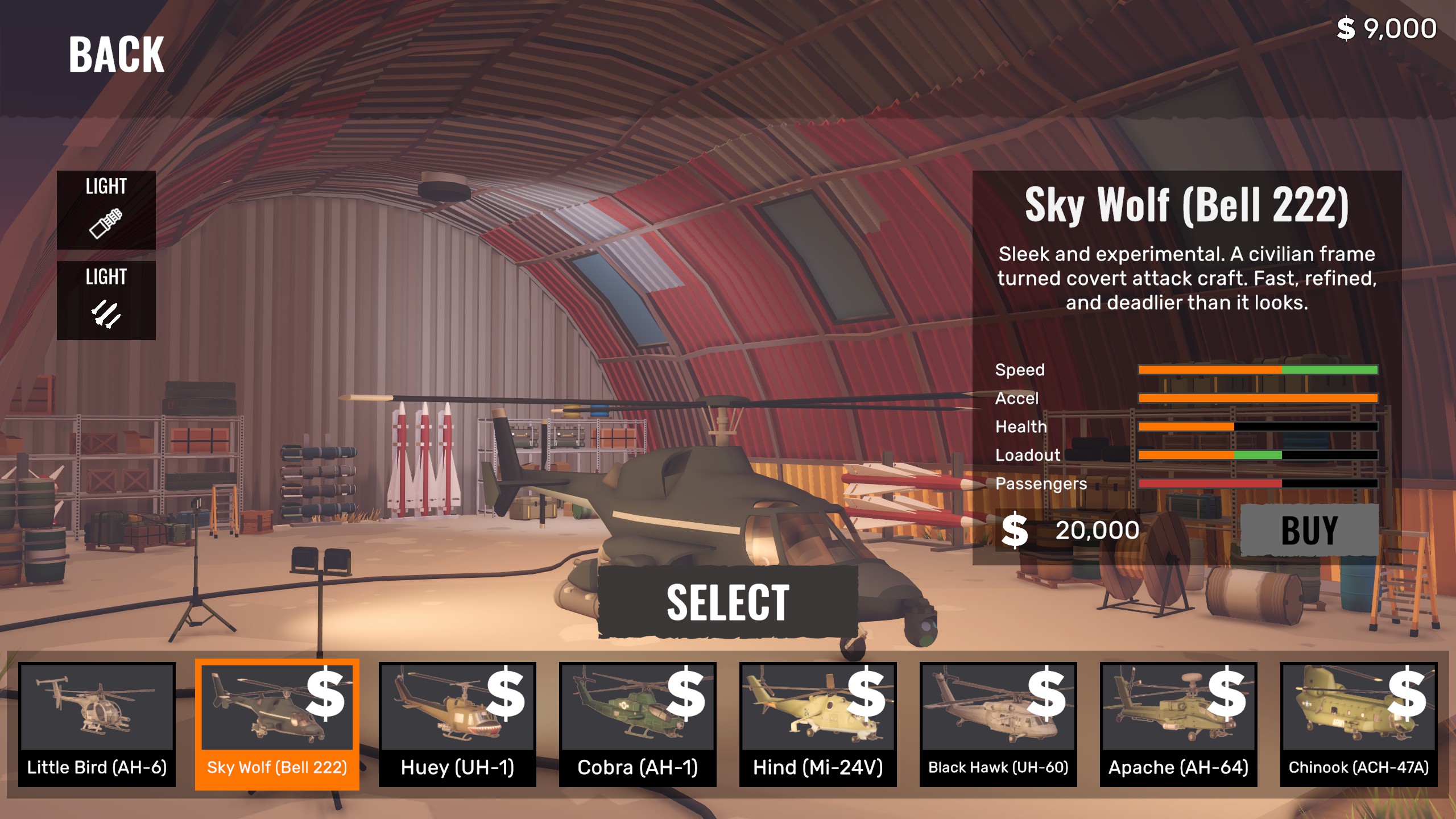The height and width of the screenshot is (819, 1456).
Task: Click the LIGHT gatling gun weapon slot
Action: tap(106, 210)
